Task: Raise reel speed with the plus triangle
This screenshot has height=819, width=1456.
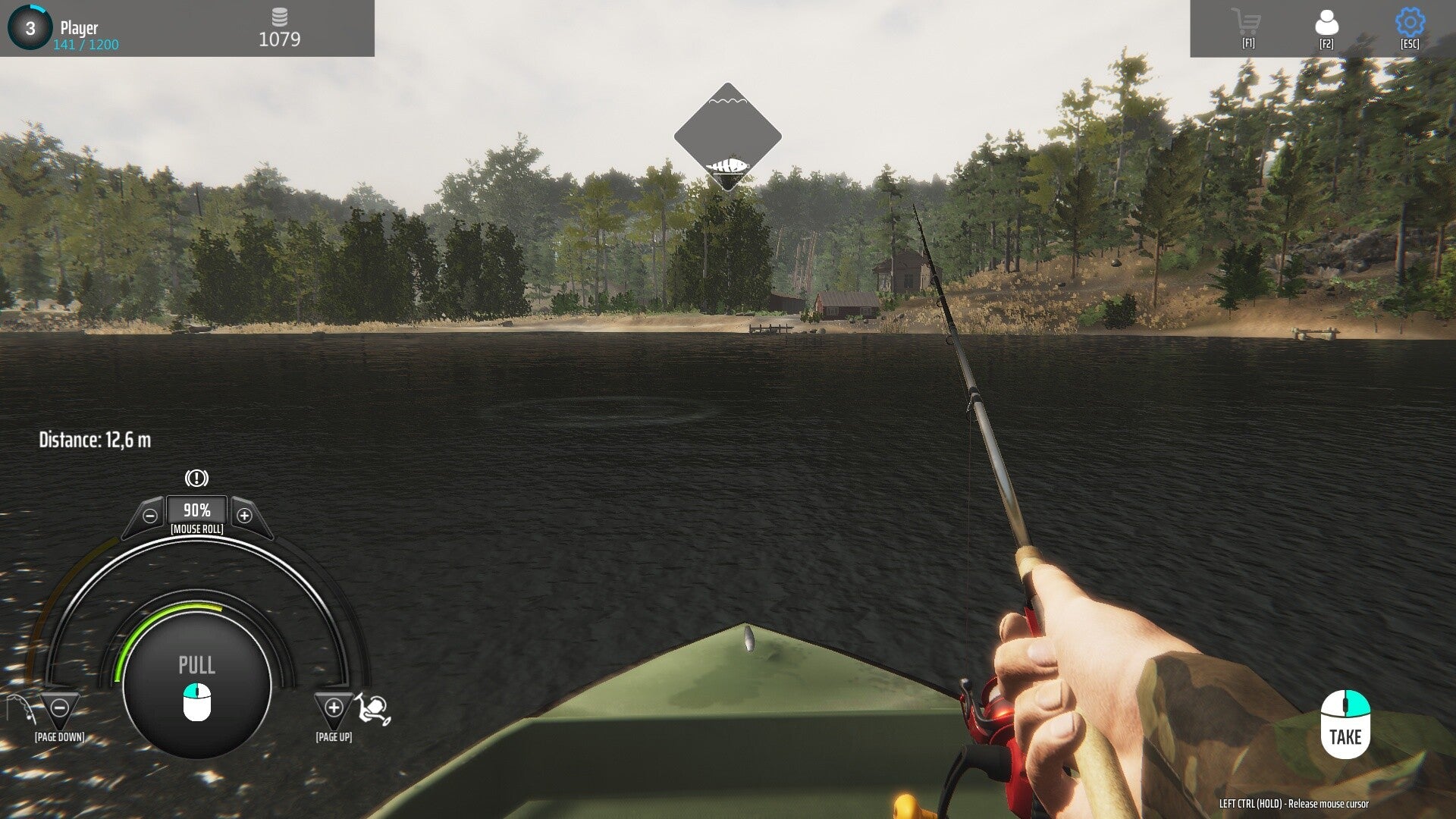Action: point(334,708)
